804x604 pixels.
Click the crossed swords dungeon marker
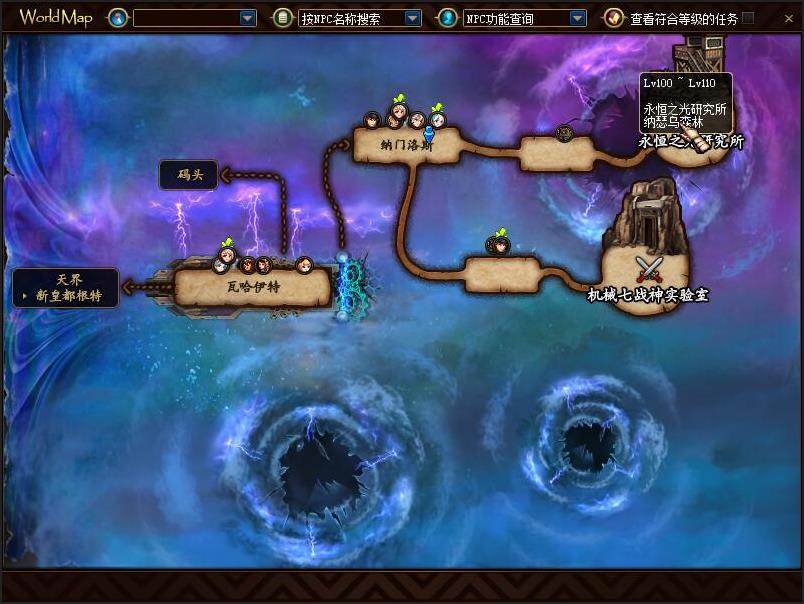(x=649, y=269)
